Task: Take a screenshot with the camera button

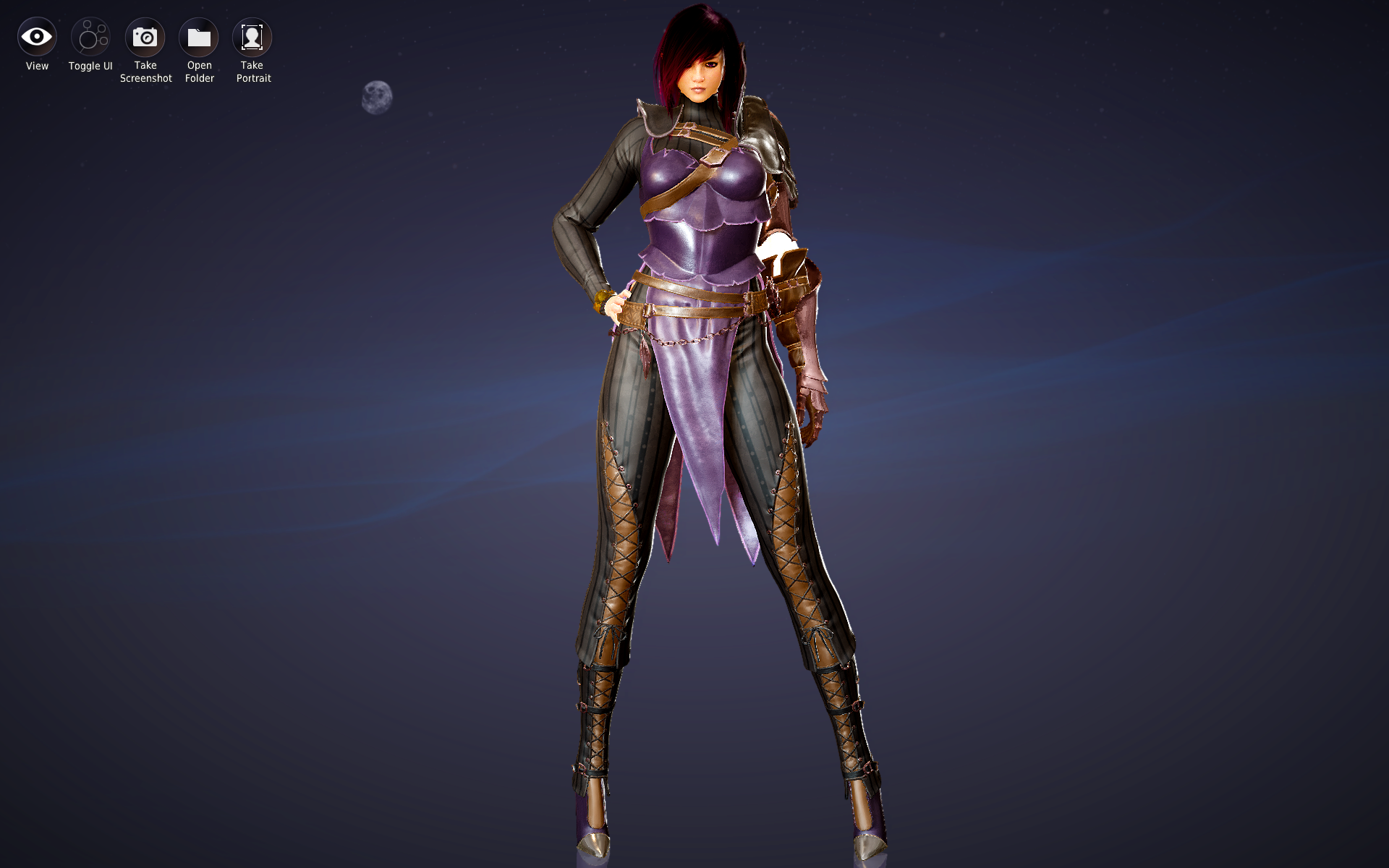Action: click(145, 38)
